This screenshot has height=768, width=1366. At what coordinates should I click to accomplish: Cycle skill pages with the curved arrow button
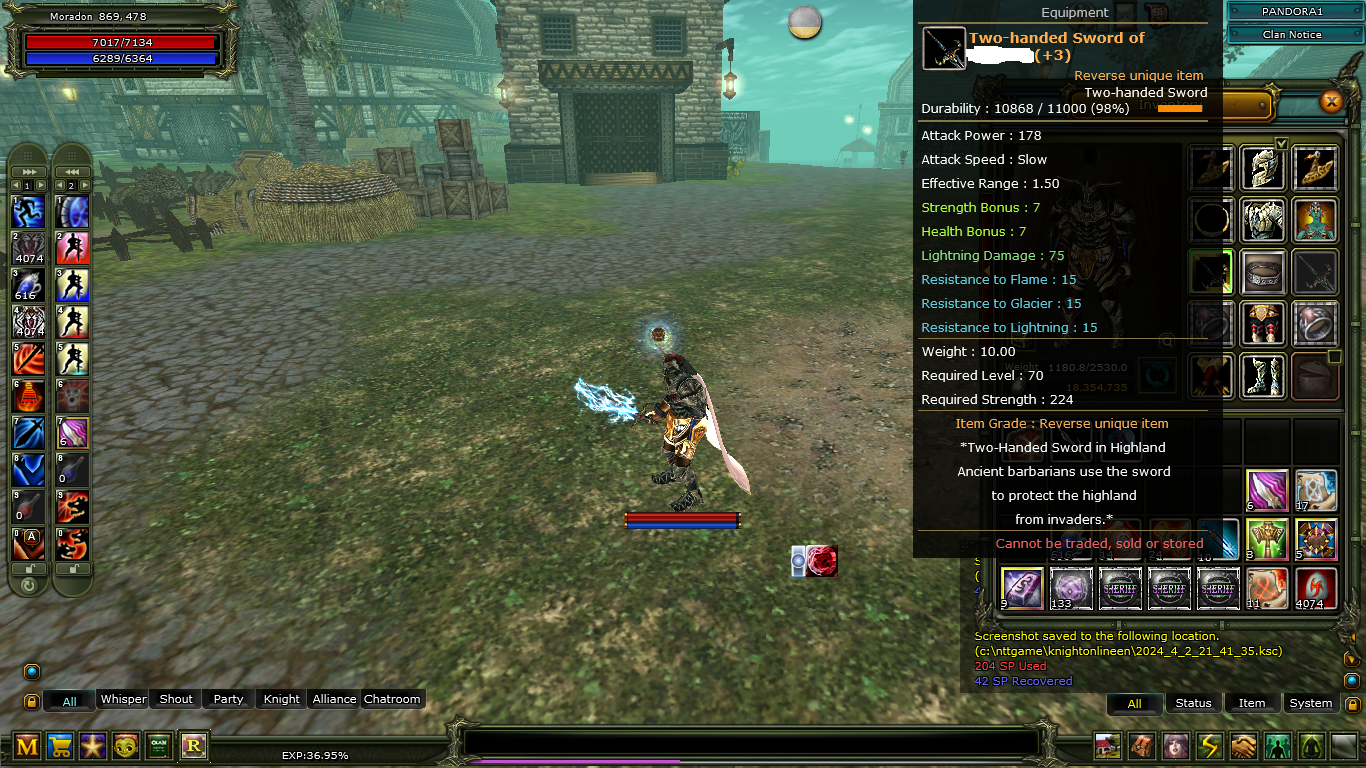coord(29,585)
